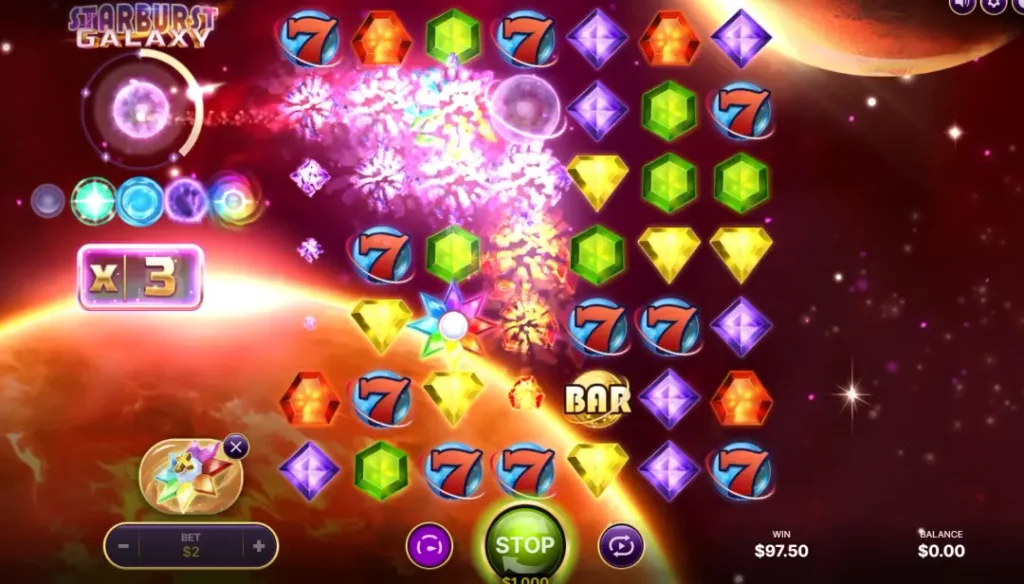Stop the spin with the green STOP button
The height and width of the screenshot is (584, 1024).
coord(525,544)
